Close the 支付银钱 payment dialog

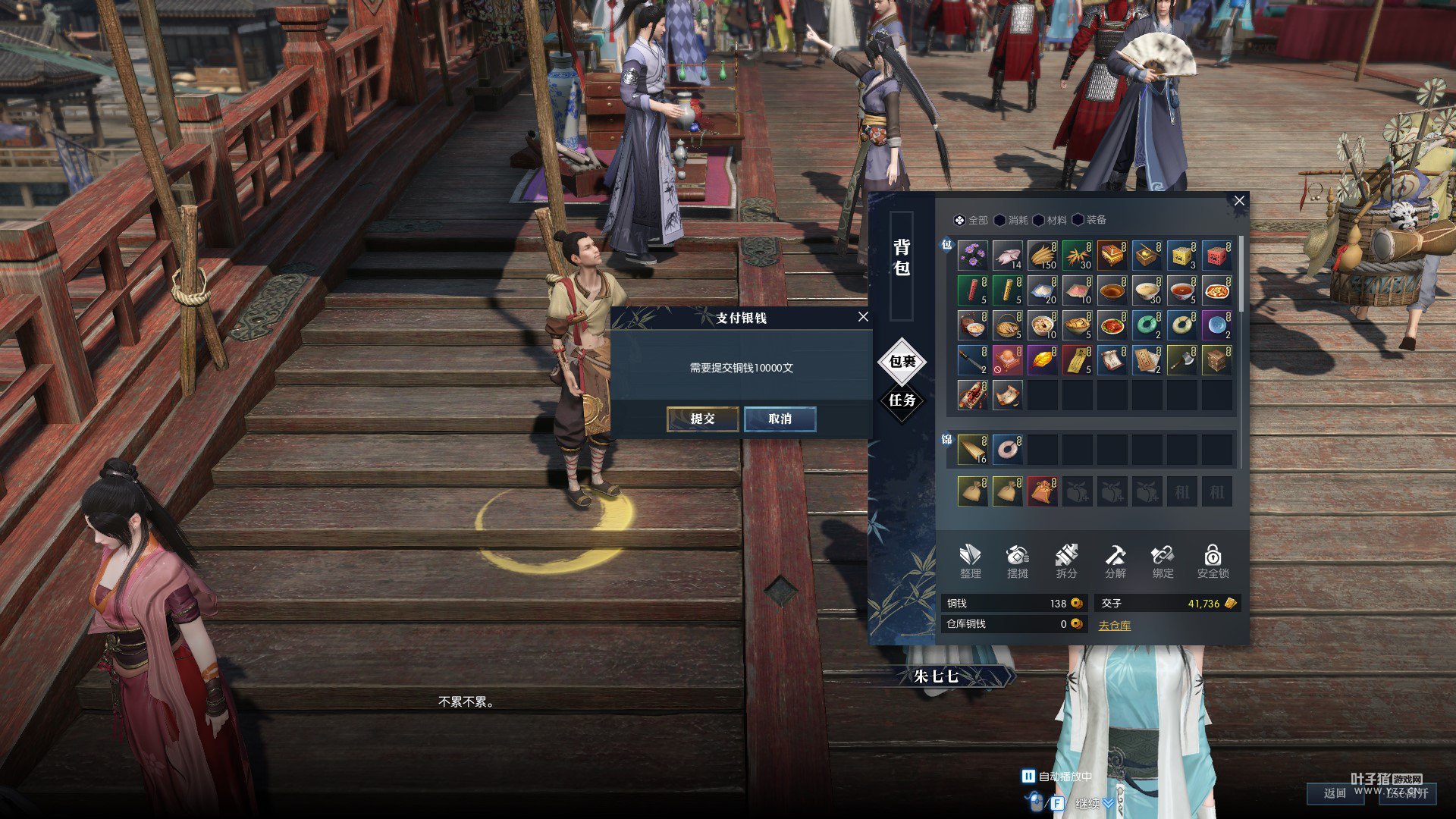pos(863,317)
